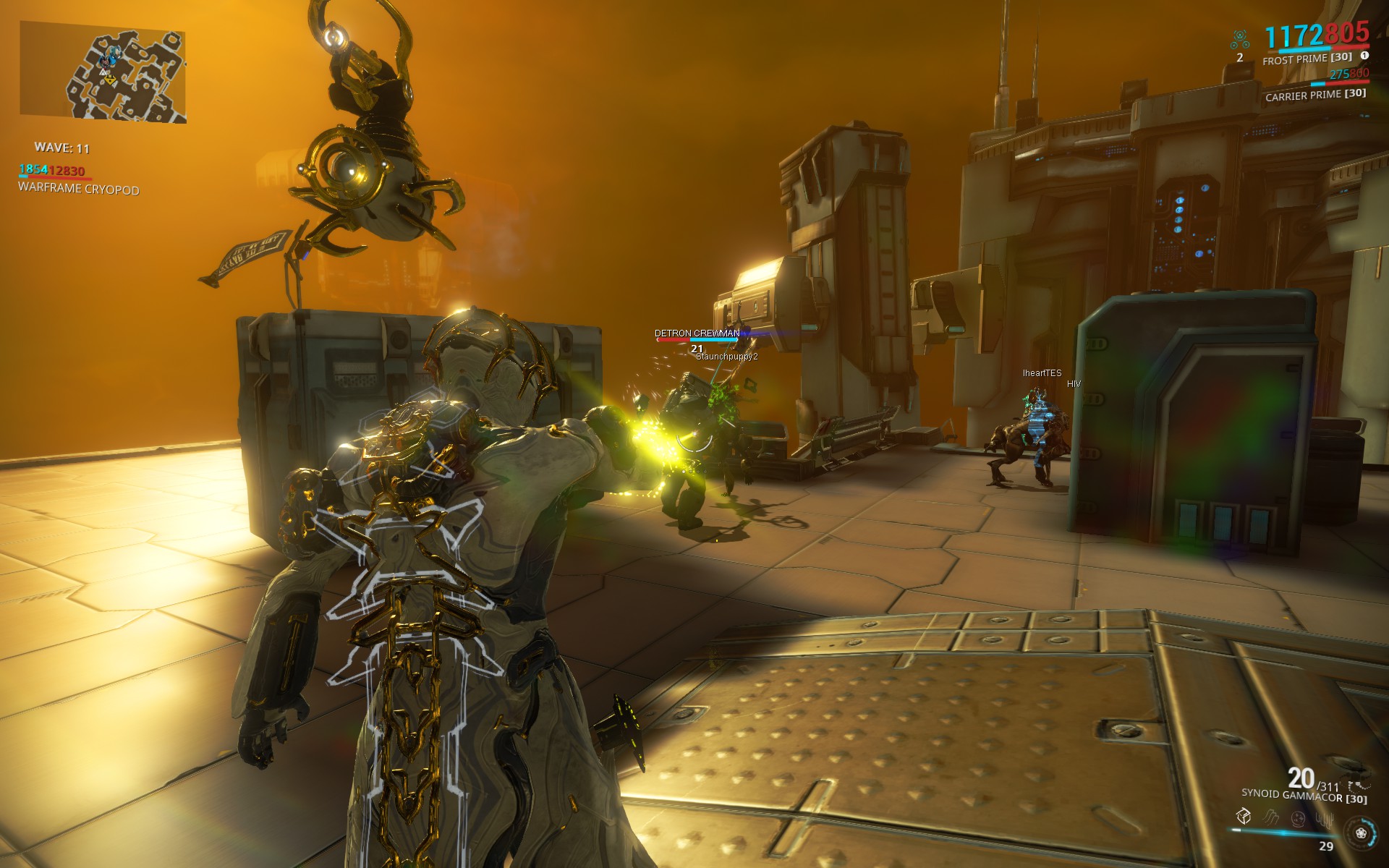Select the Warframe Cryopod objective tracker
The image size is (1389, 868).
point(78,189)
